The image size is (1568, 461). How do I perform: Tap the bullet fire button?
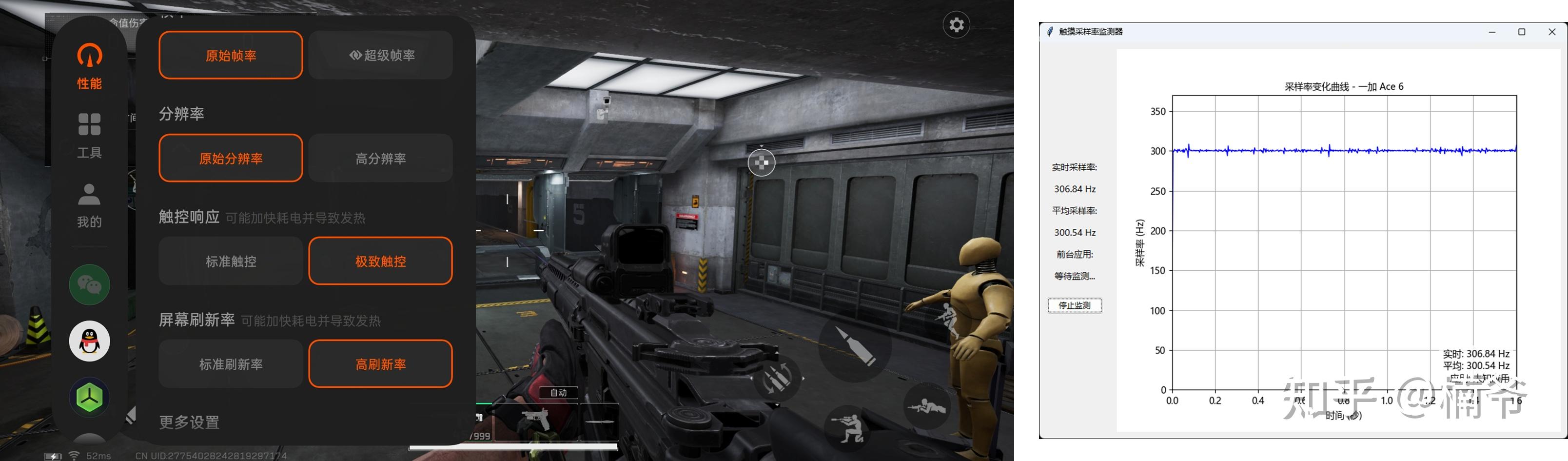pyautogui.click(x=854, y=345)
